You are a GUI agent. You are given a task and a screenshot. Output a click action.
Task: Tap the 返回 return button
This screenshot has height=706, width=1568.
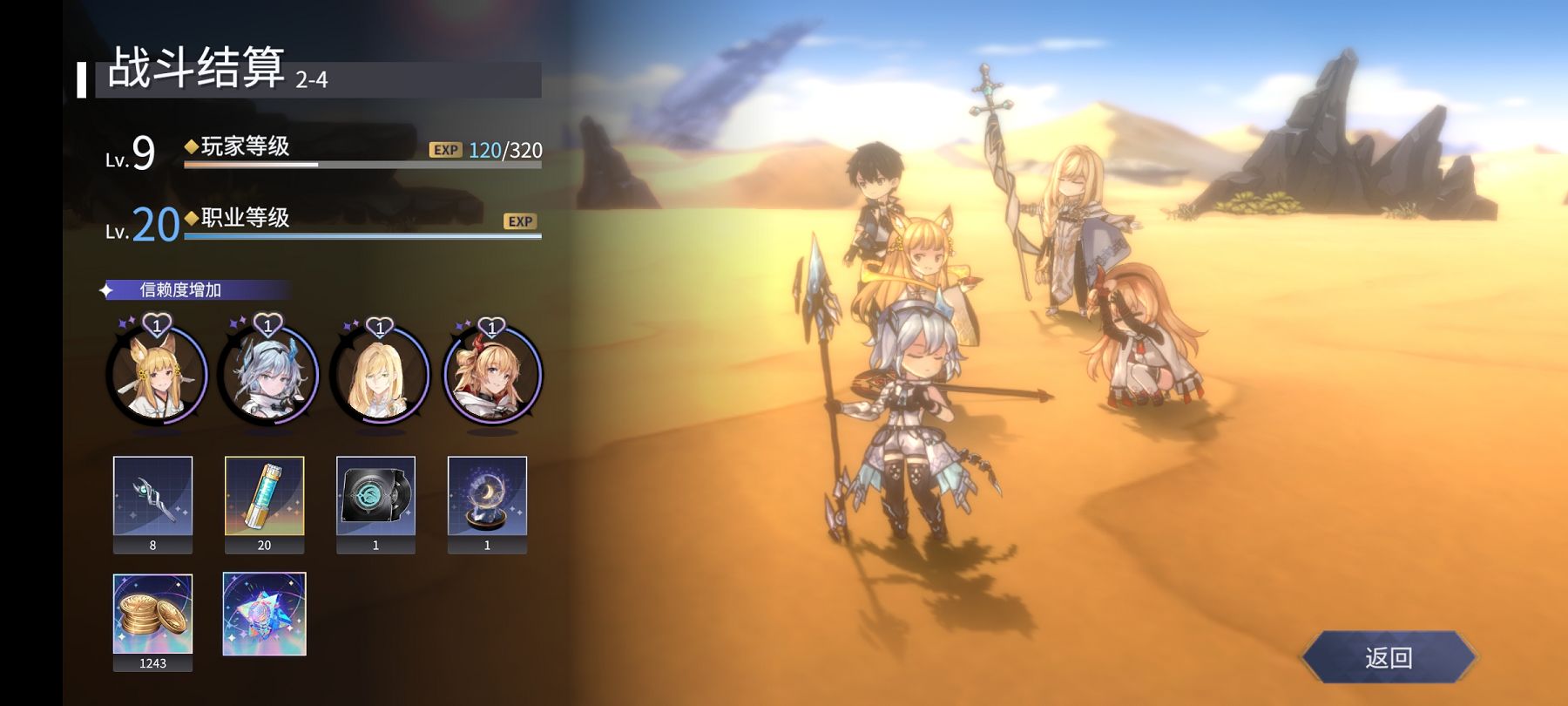[1388, 657]
